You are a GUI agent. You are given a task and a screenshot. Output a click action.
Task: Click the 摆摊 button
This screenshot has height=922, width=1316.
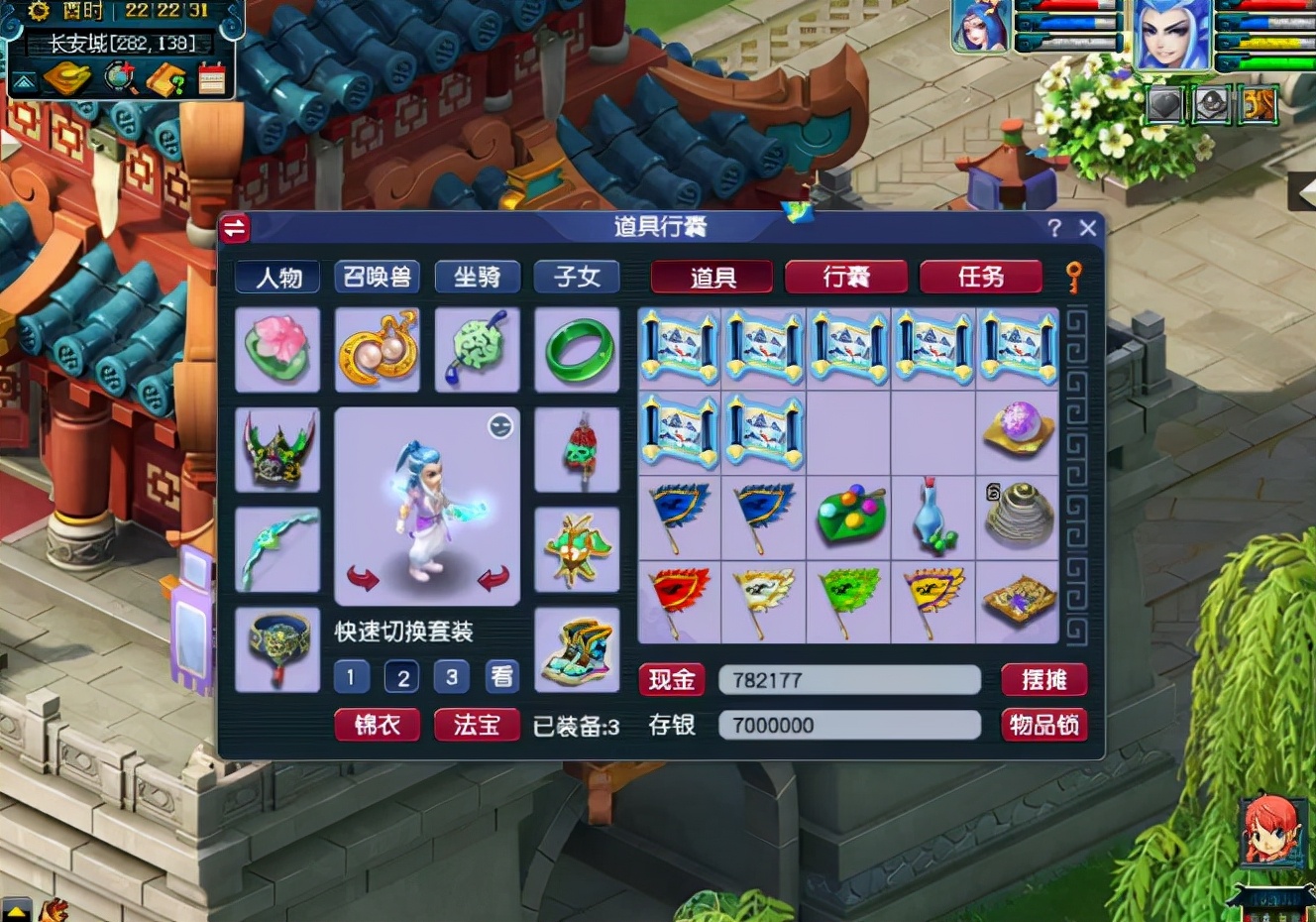tap(1045, 679)
